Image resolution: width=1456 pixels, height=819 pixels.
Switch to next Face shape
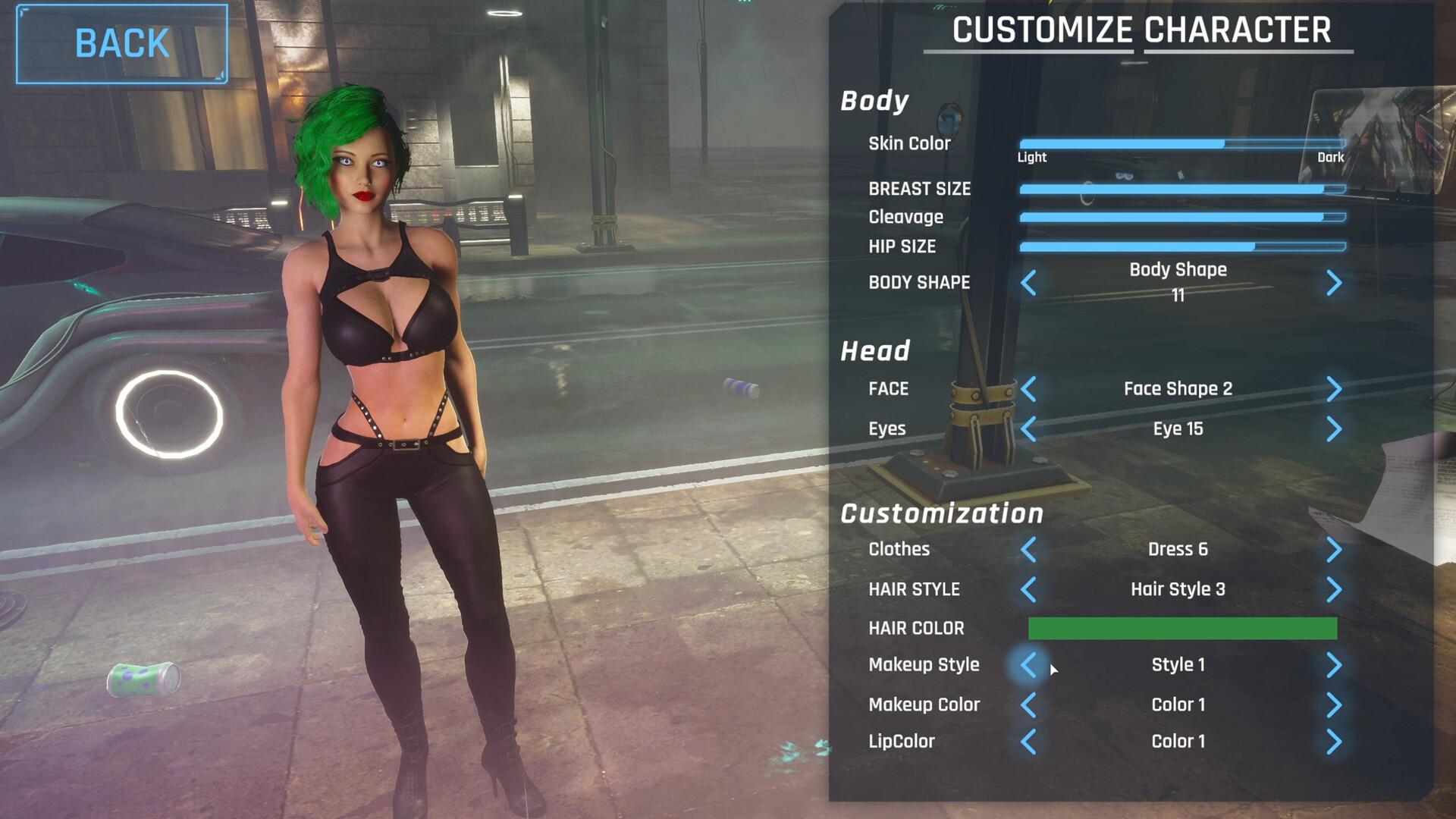tap(1334, 389)
